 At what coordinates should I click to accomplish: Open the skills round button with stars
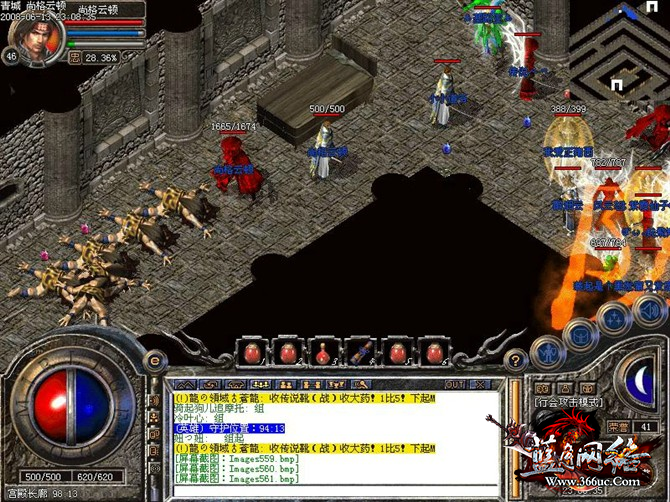click(613, 318)
